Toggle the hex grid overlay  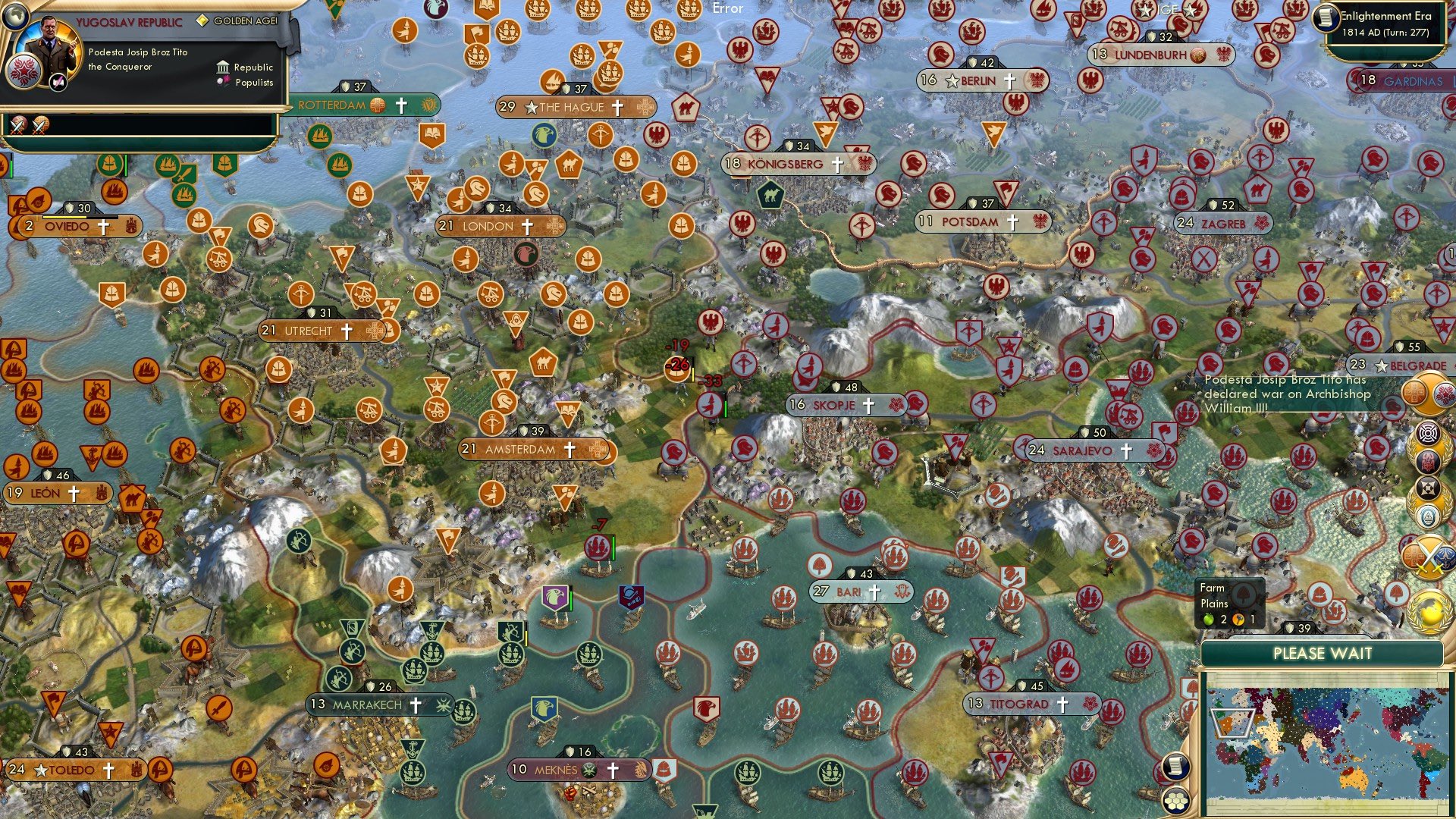click(1175, 801)
